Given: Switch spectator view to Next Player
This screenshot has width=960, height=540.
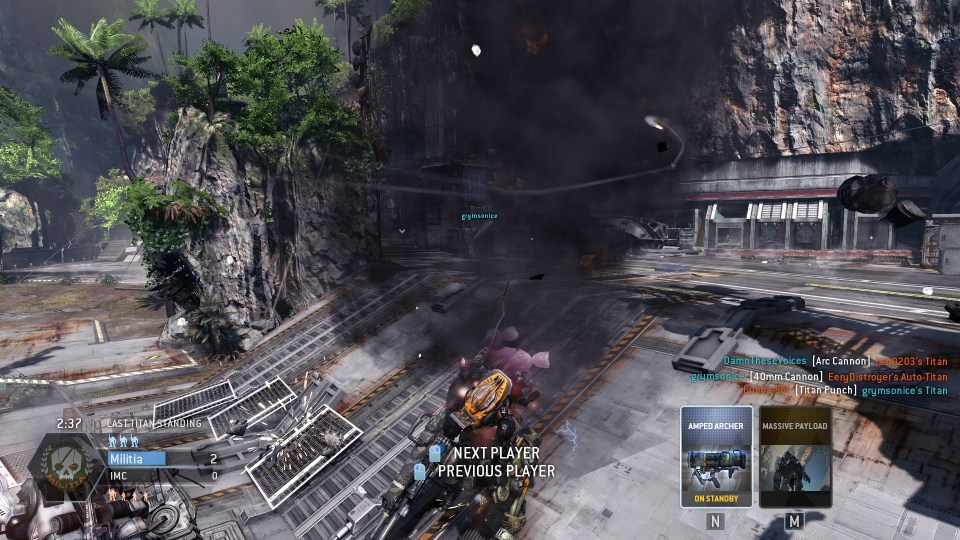Looking at the screenshot, I should [495, 454].
